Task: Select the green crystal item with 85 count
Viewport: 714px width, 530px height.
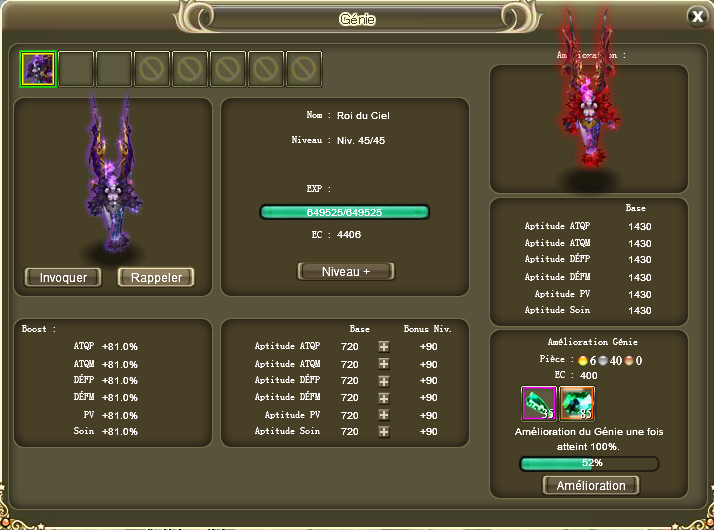Action: click(577, 403)
